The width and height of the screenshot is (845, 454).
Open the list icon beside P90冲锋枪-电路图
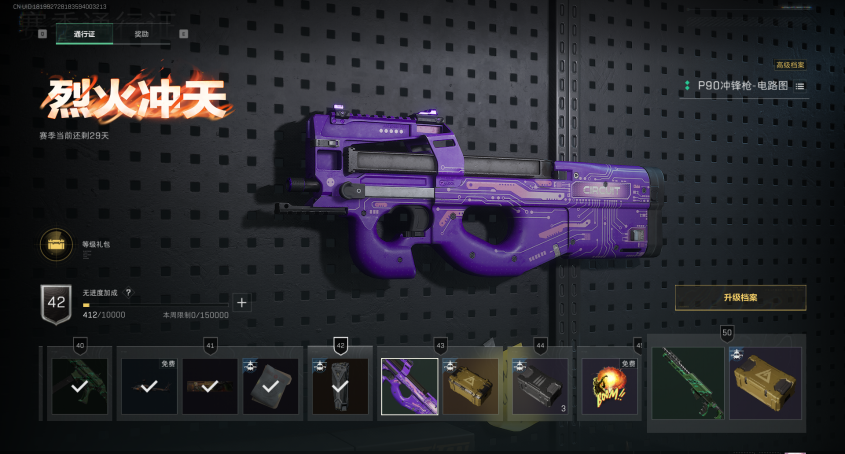800,87
